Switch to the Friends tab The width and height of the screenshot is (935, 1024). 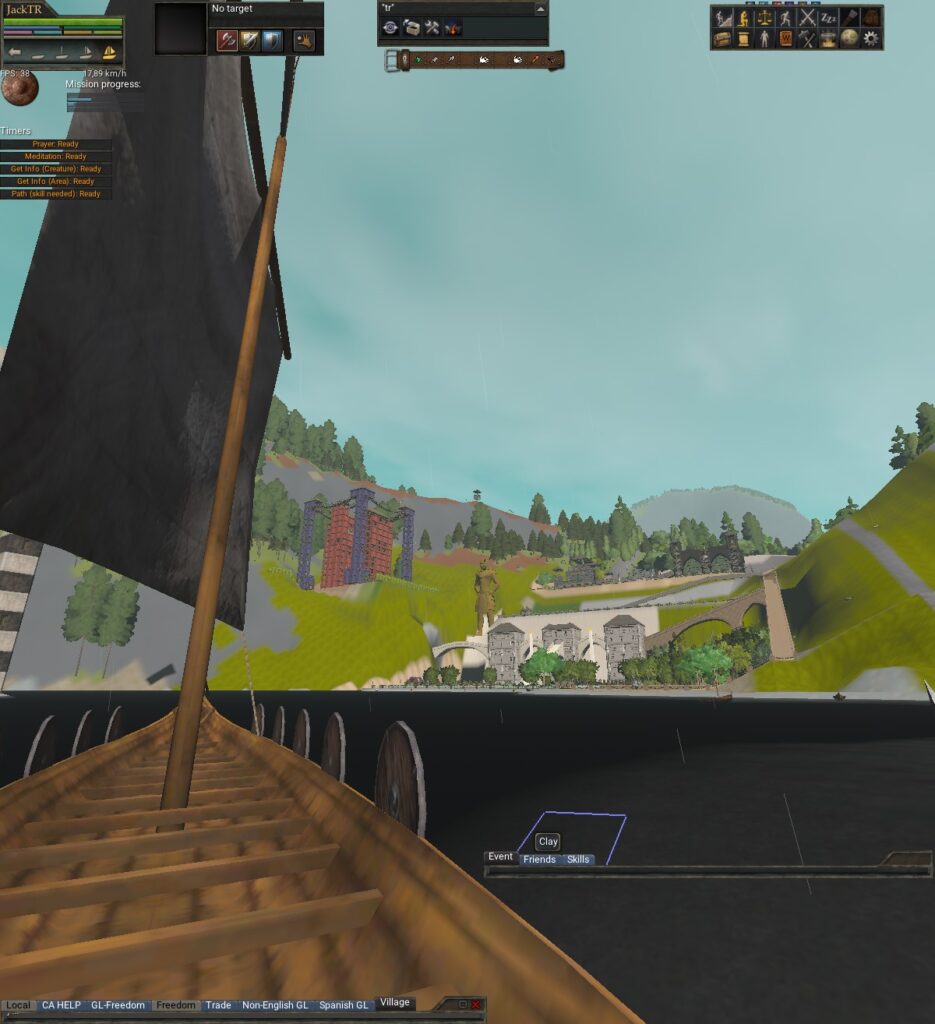pos(539,859)
